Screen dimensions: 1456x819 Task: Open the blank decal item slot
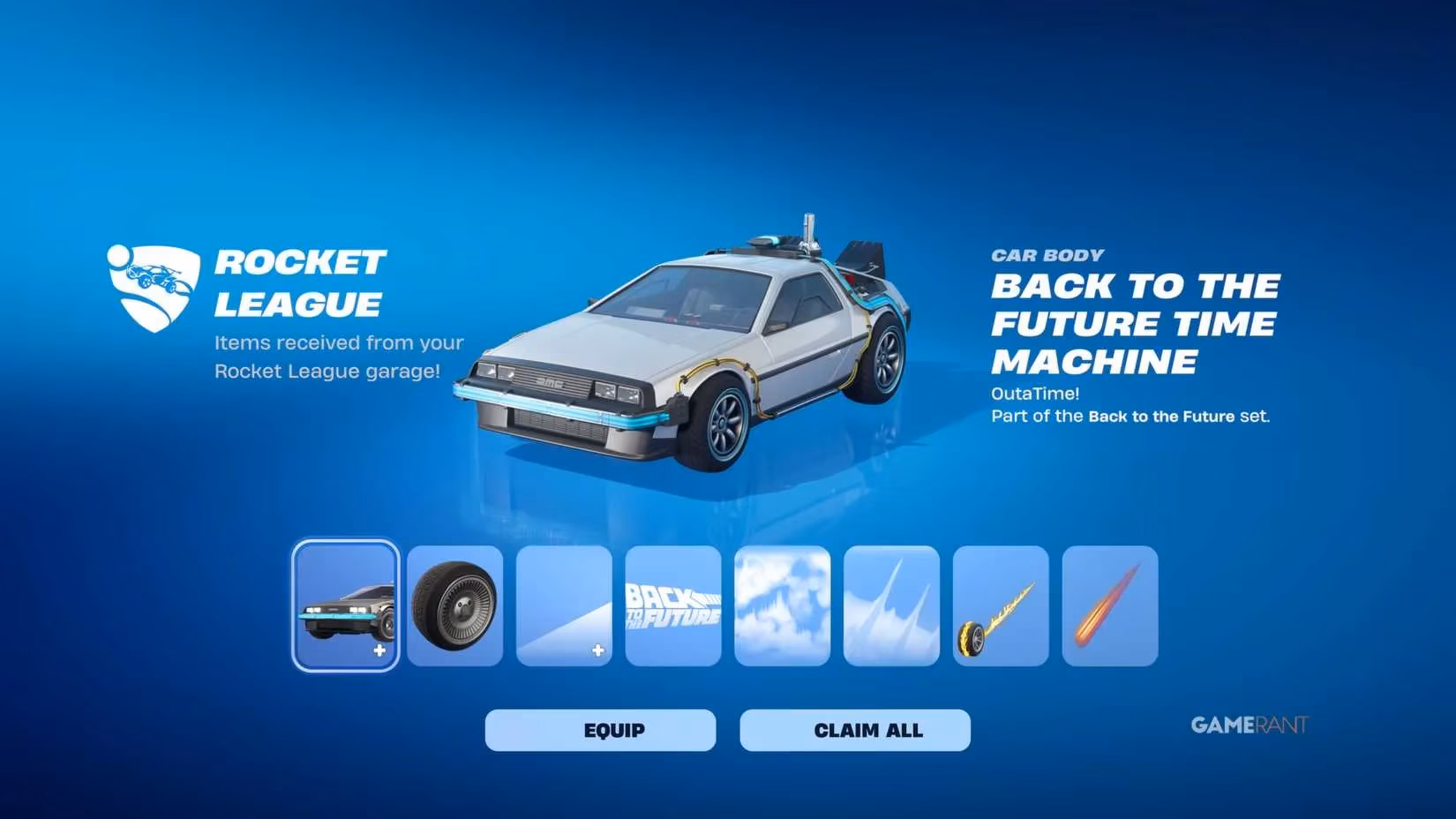pos(565,605)
